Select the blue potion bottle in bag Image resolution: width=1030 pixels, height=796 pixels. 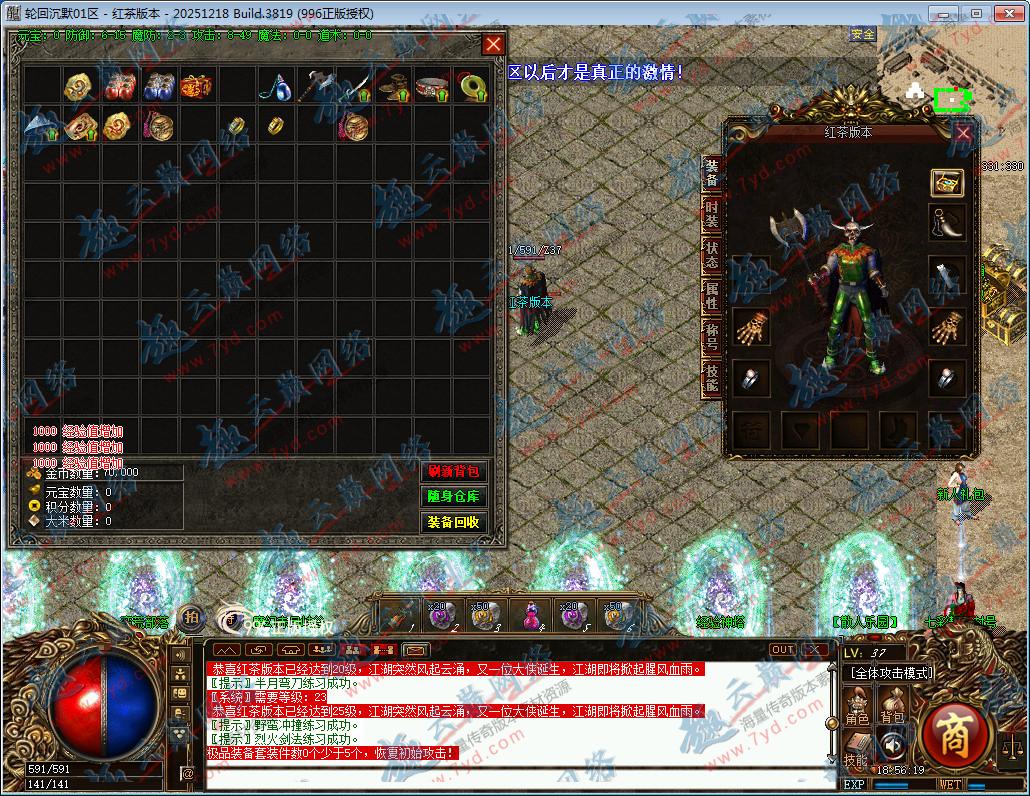pyautogui.click(x=275, y=87)
